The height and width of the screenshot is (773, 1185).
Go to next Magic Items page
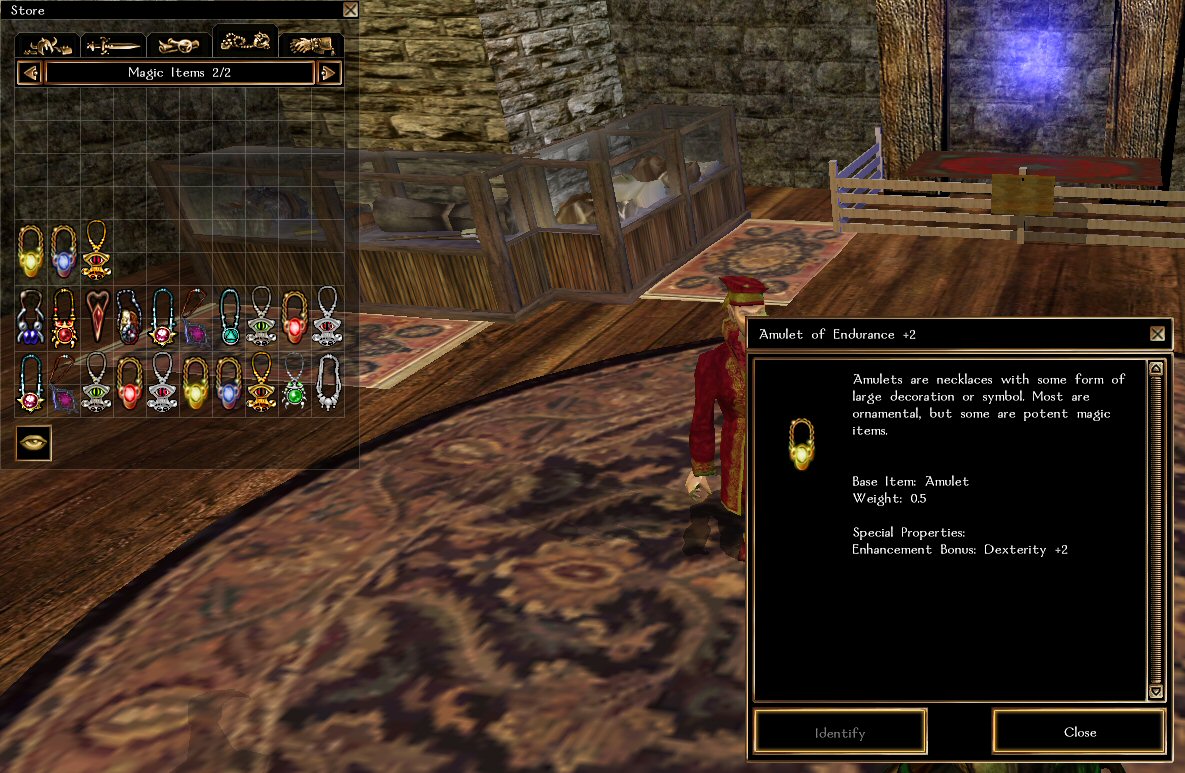329,73
